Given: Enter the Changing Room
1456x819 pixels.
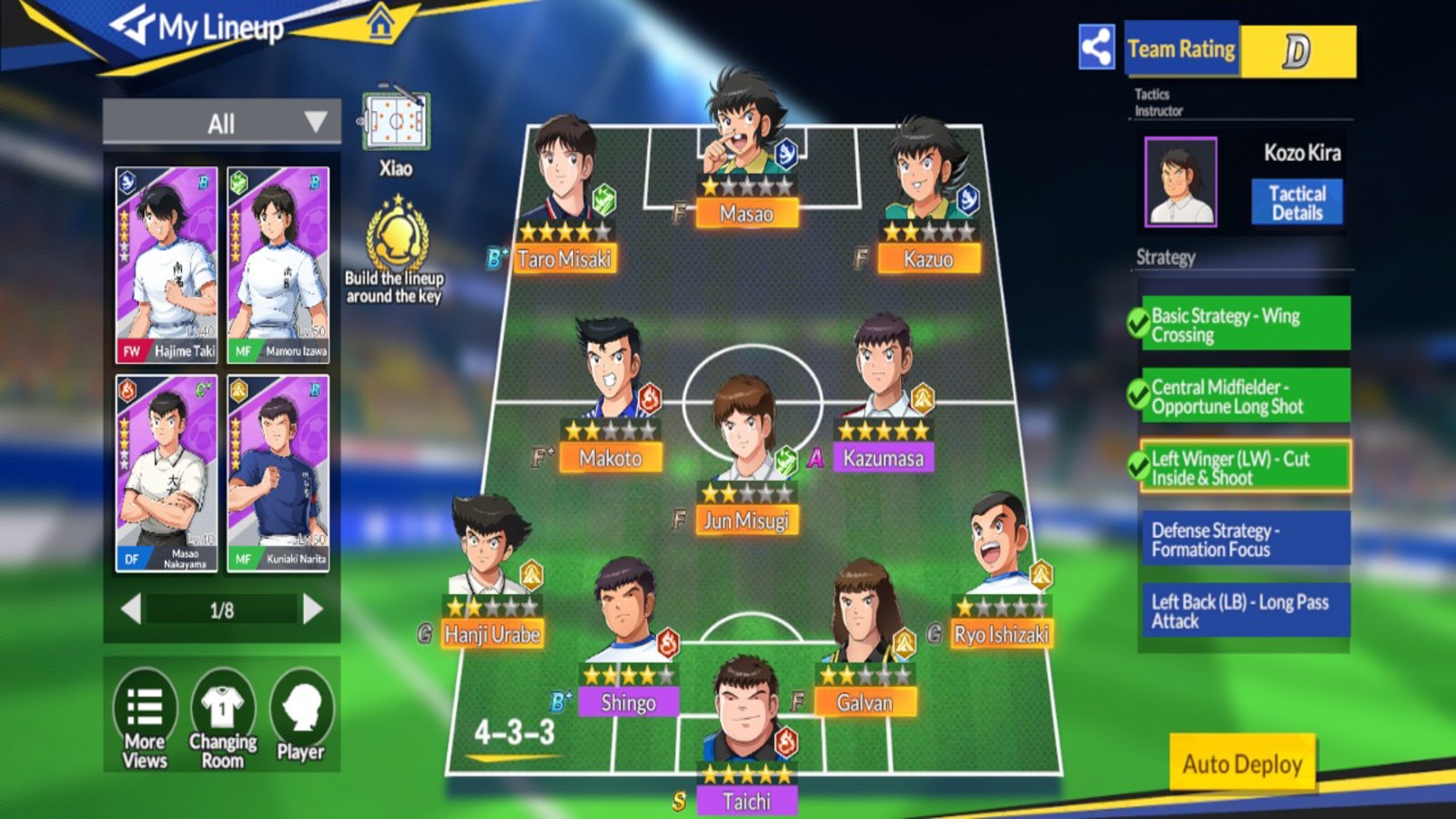Looking at the screenshot, I should 223,719.
